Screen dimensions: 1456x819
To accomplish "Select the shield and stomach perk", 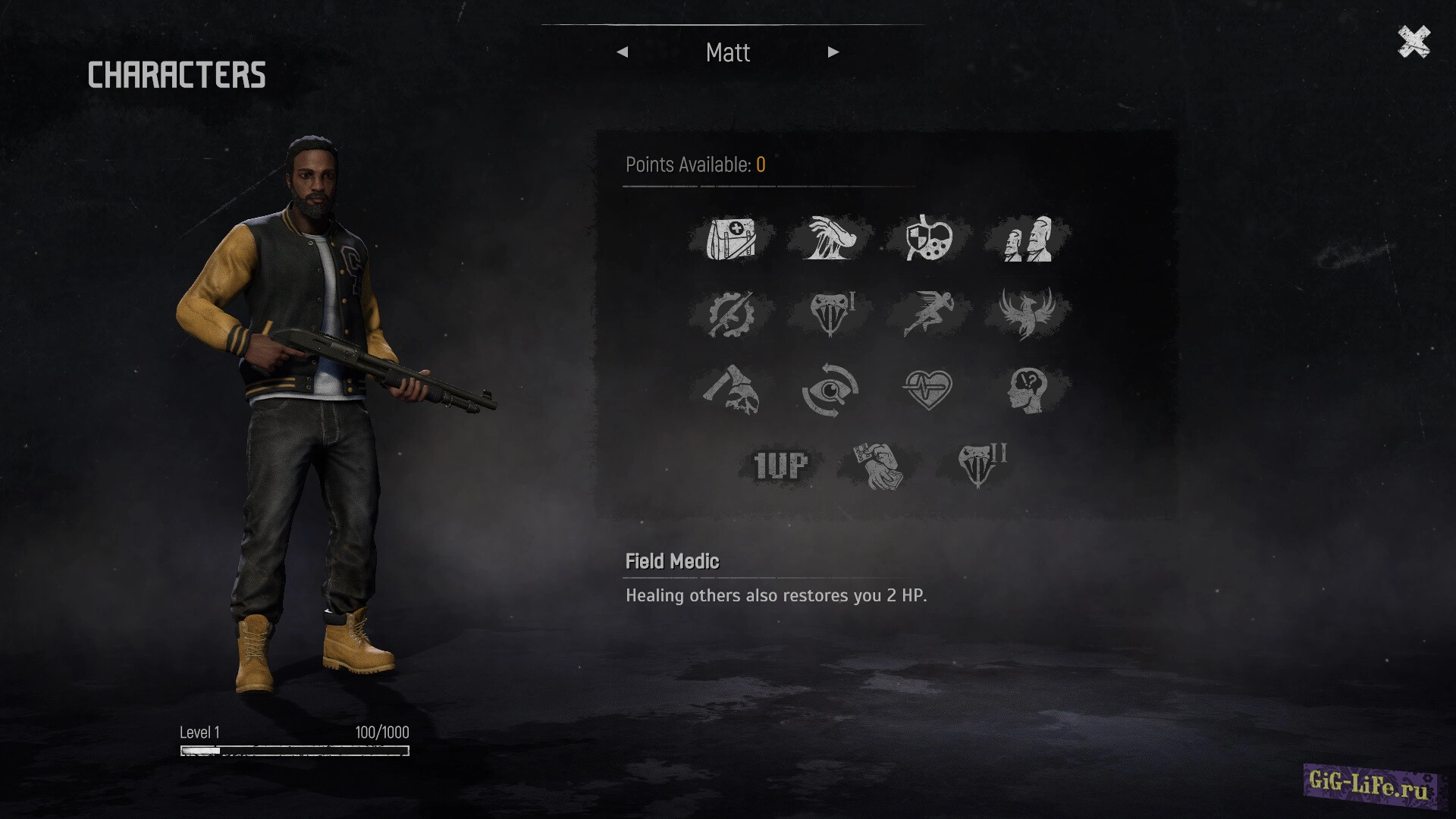I will click(x=929, y=239).
